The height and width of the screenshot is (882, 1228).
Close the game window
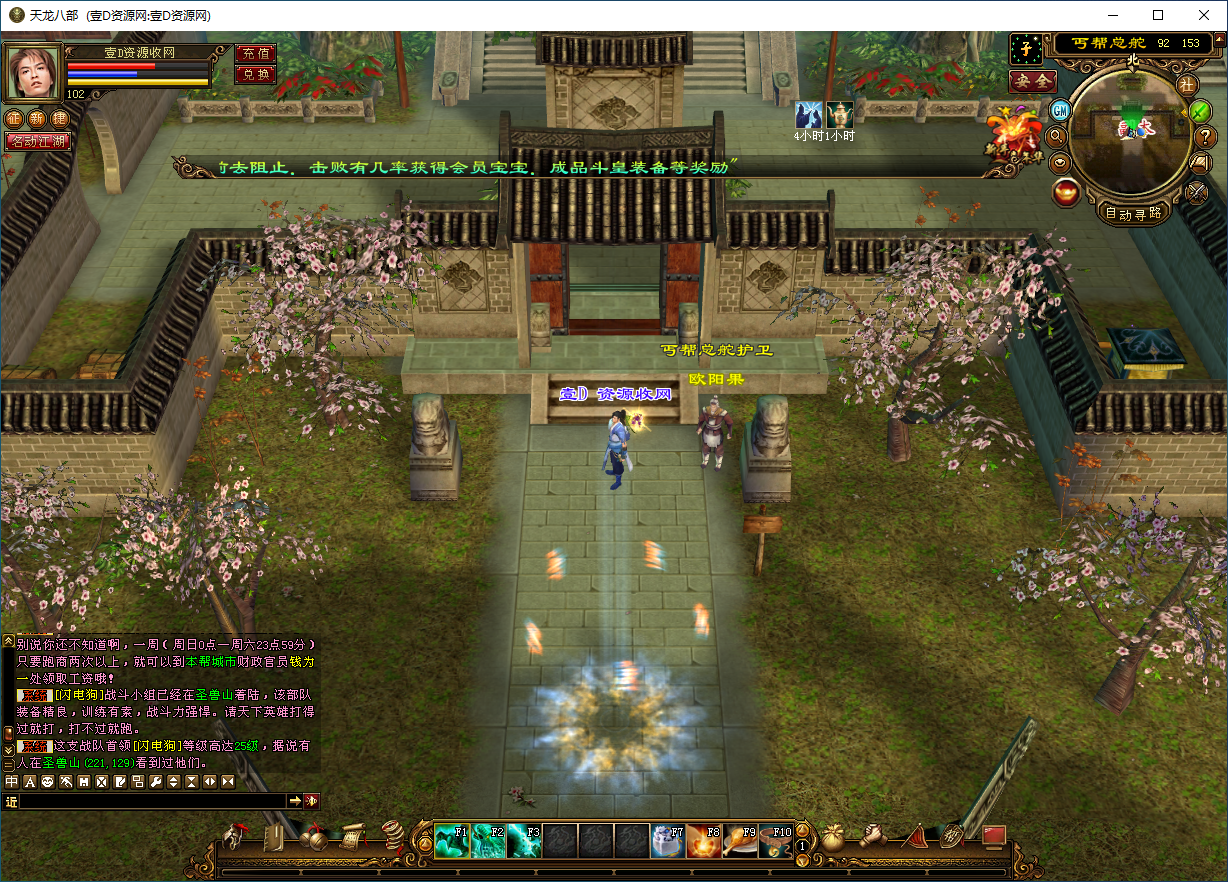coord(1204,15)
